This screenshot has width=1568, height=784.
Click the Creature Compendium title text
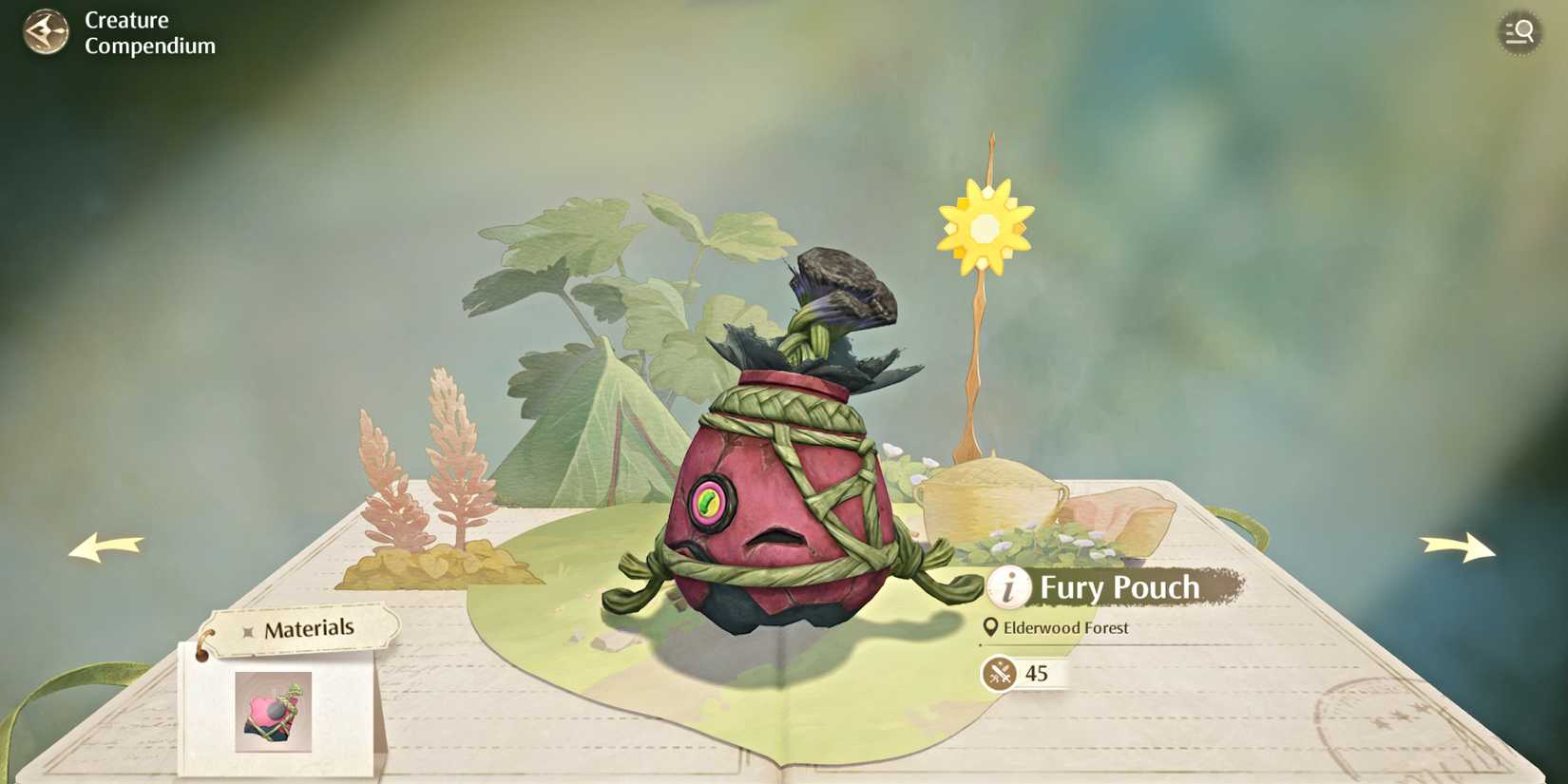click(x=147, y=31)
